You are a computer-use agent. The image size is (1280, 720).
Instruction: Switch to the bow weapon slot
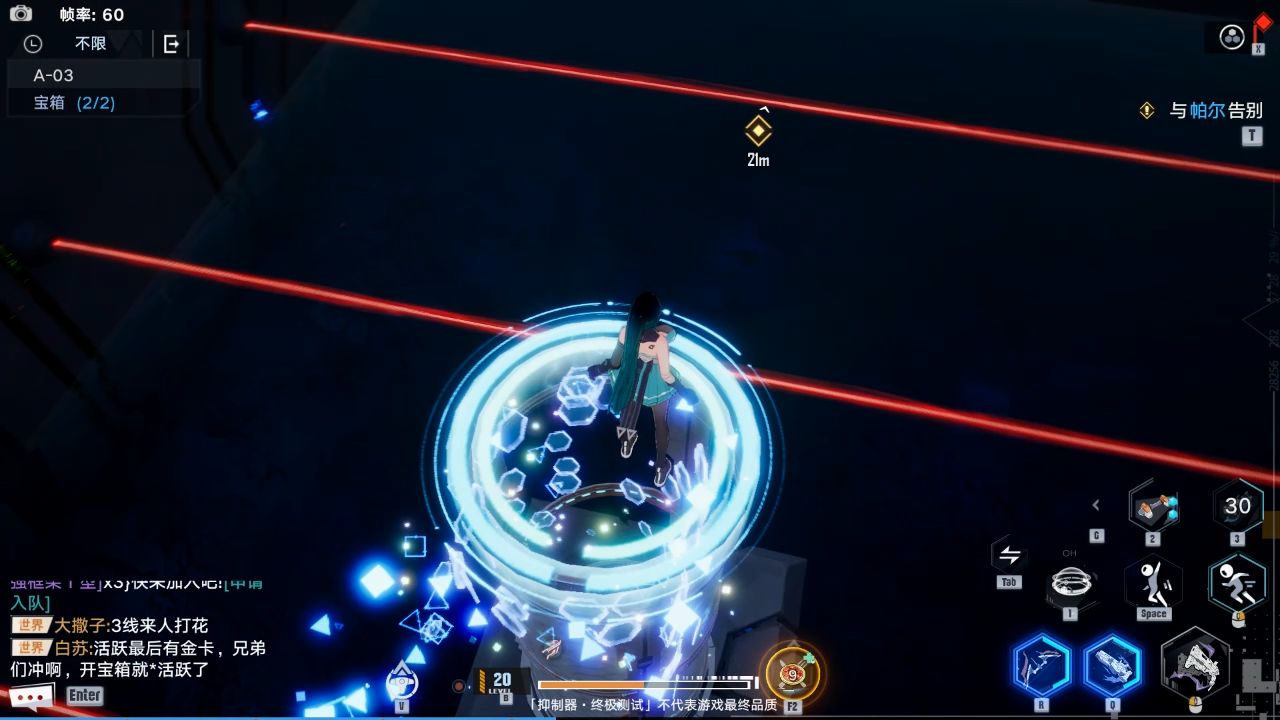1041,666
